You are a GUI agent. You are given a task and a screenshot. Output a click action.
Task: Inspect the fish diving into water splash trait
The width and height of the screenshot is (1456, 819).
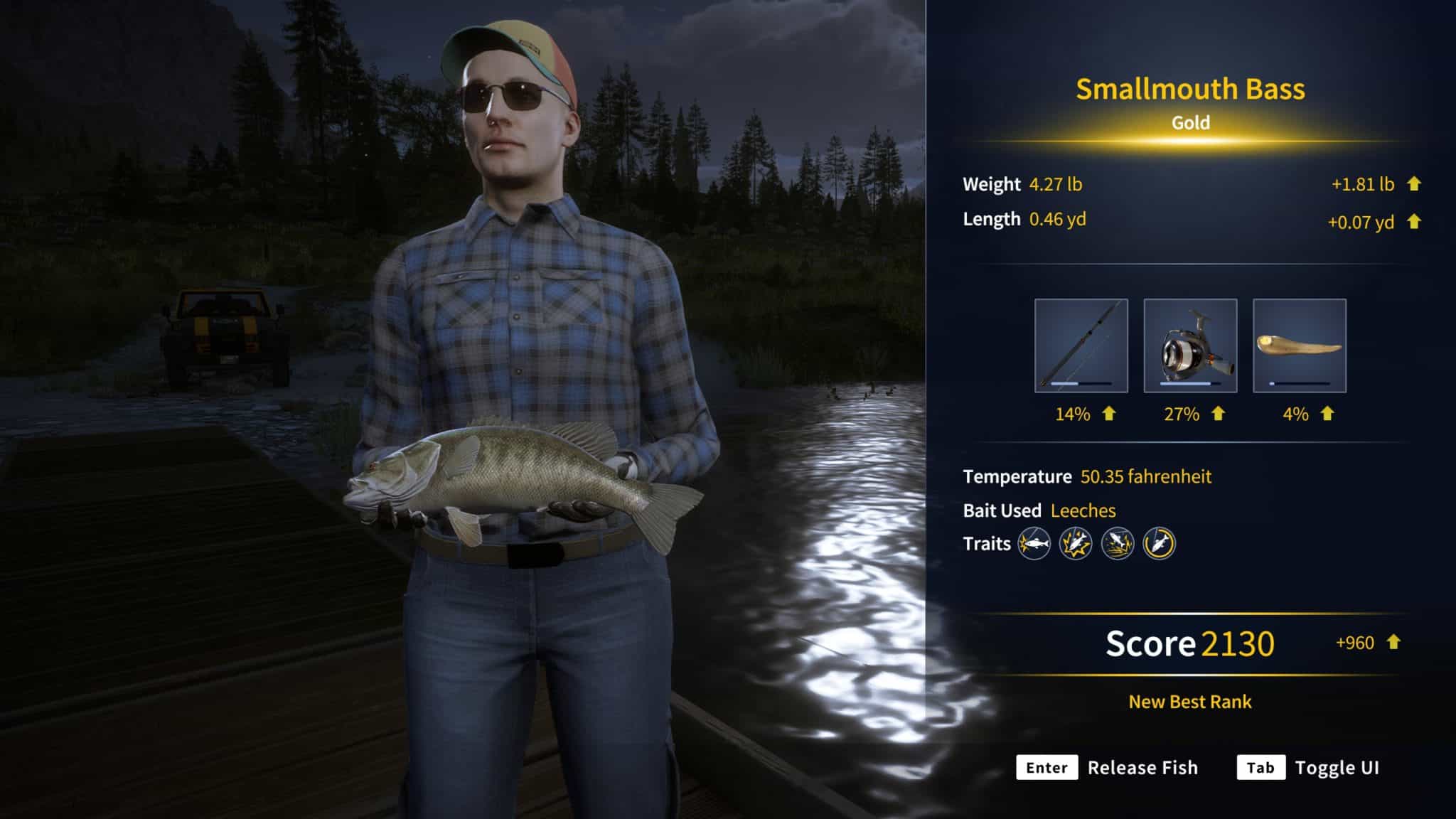1118,545
